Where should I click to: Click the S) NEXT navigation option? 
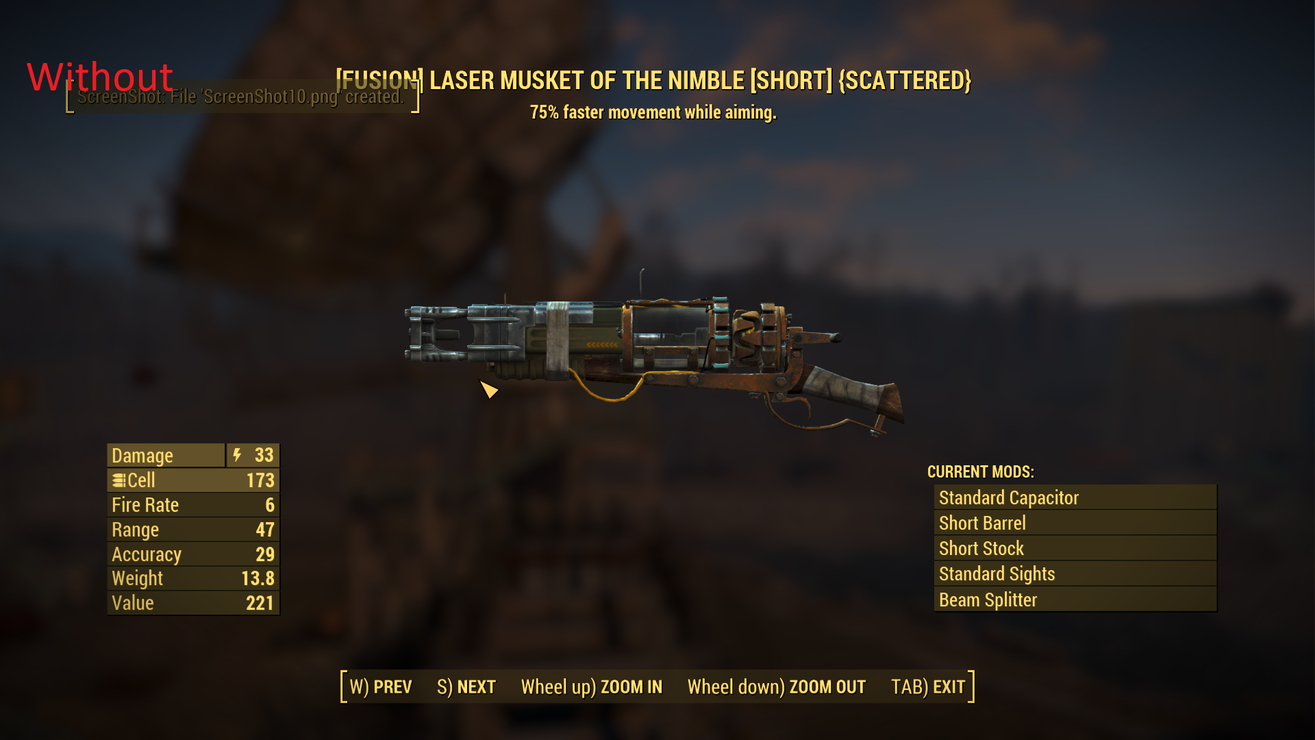pyautogui.click(x=465, y=687)
